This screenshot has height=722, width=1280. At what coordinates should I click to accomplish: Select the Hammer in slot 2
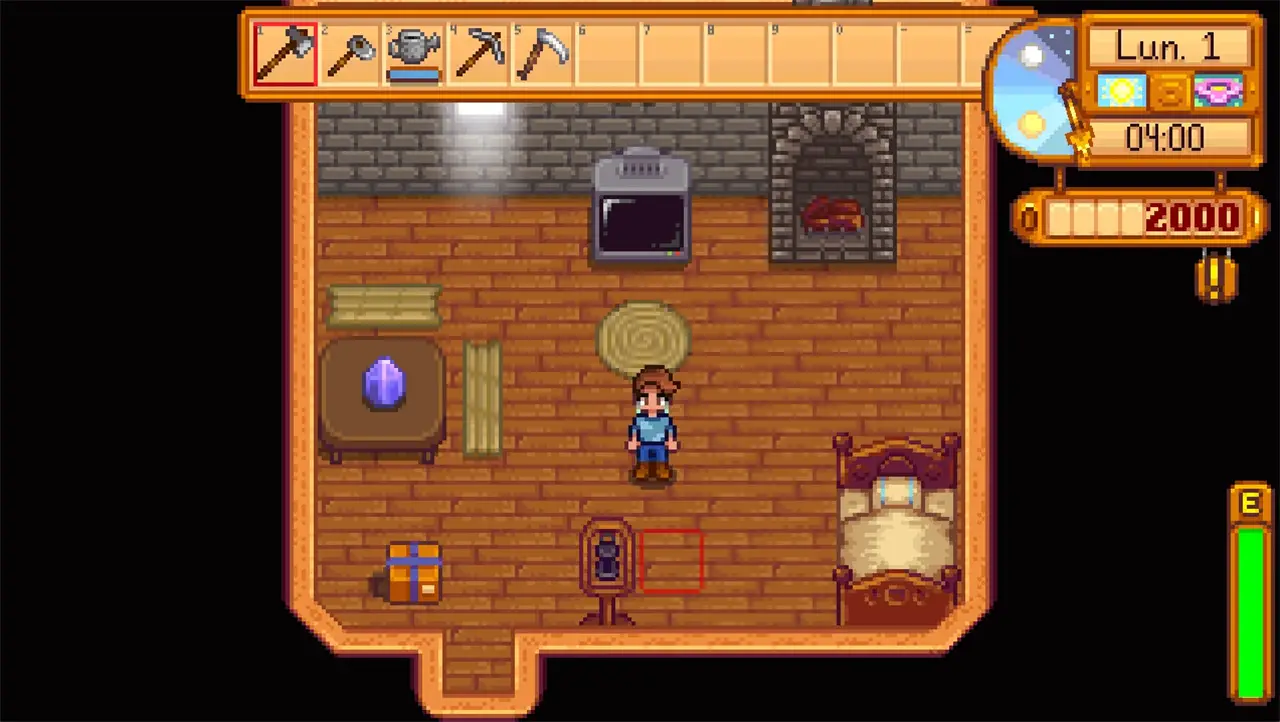point(350,53)
